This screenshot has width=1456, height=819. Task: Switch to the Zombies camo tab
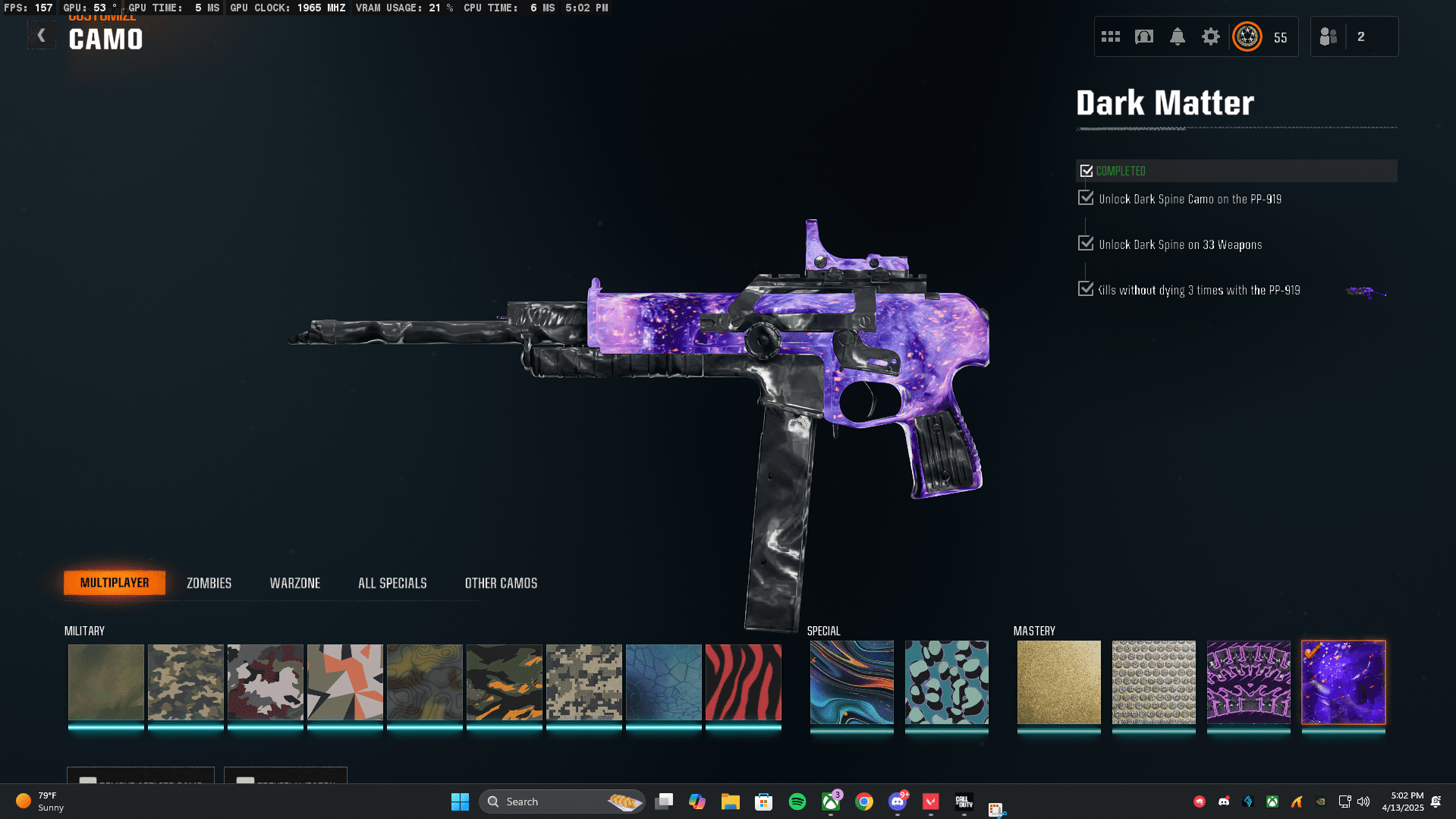click(209, 583)
